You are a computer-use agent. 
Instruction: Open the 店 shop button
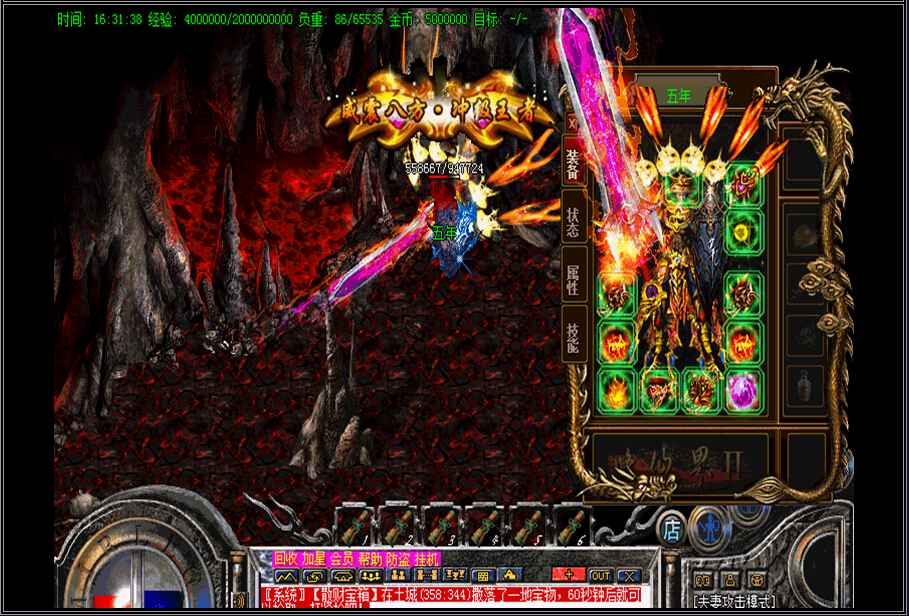[x=672, y=525]
